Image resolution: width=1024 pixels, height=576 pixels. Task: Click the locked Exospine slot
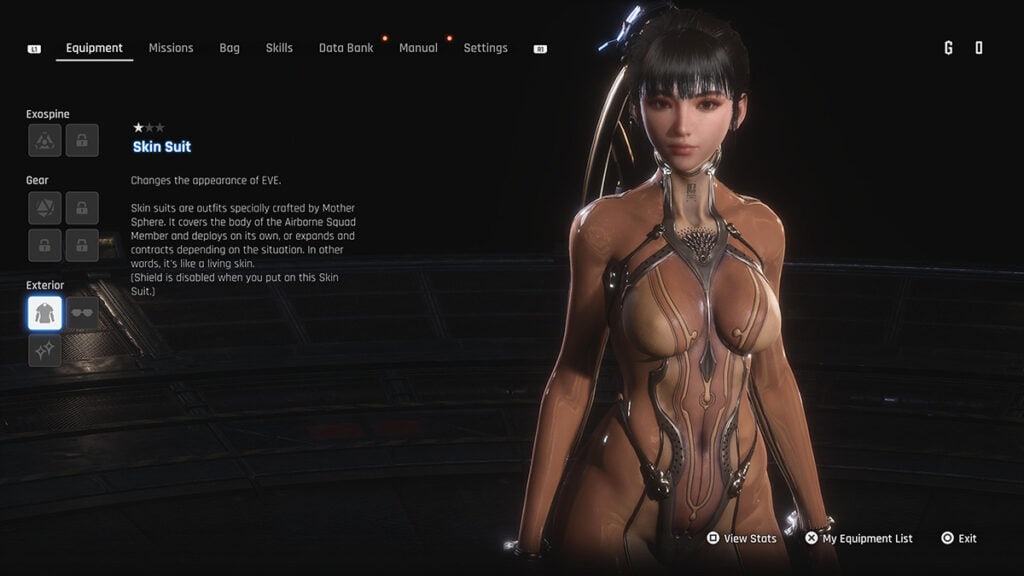[82, 141]
